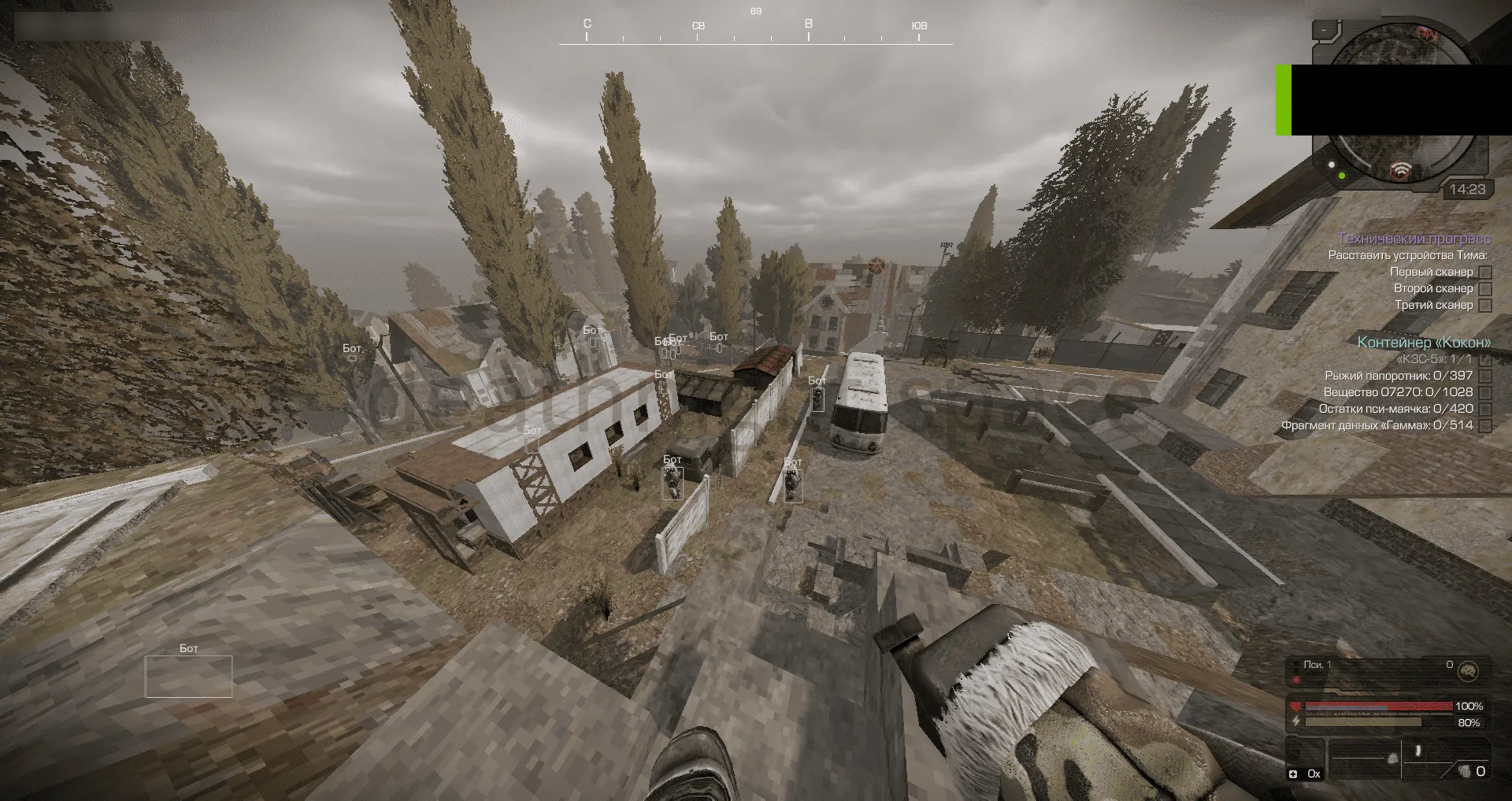Select the grenade slot icon
1512x801 pixels.
click(x=1466, y=771)
